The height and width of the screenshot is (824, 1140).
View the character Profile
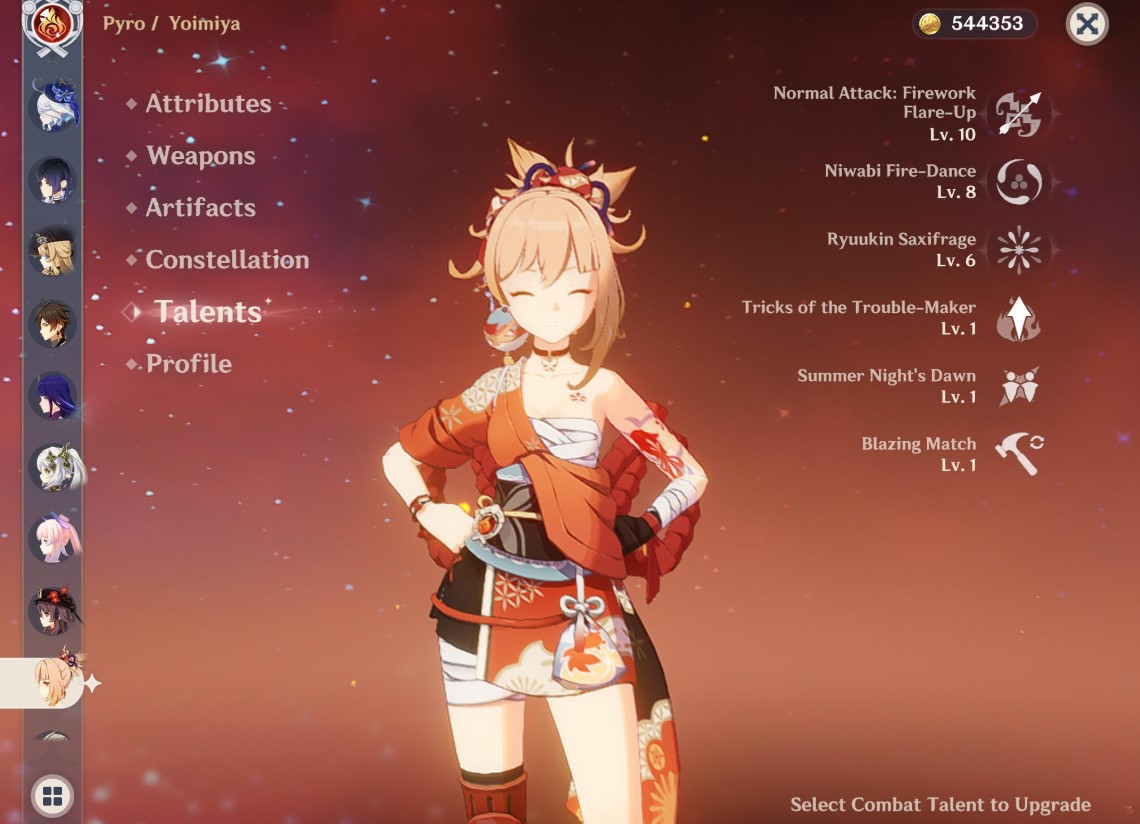188,364
